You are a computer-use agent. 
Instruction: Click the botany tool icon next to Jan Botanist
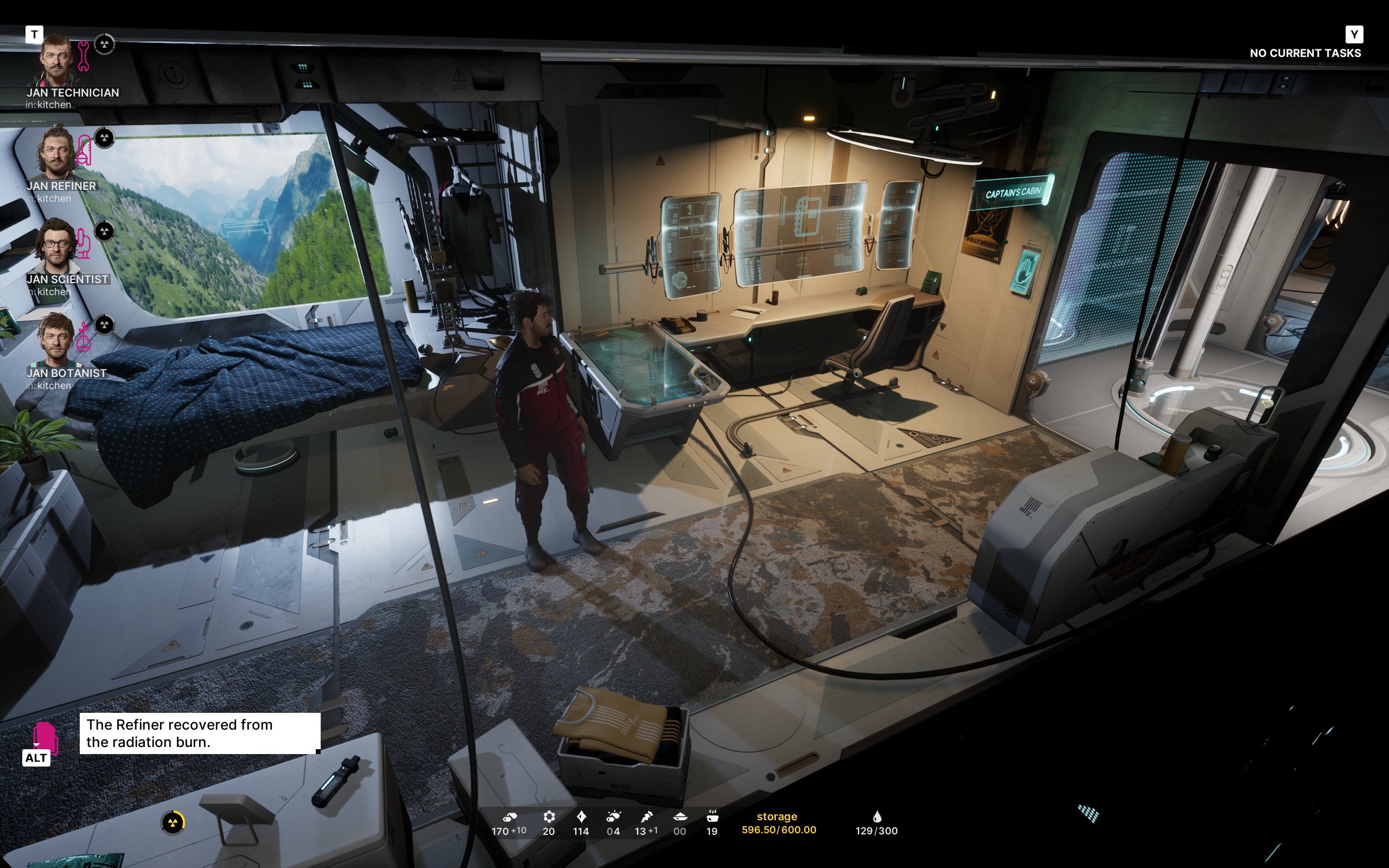85,337
